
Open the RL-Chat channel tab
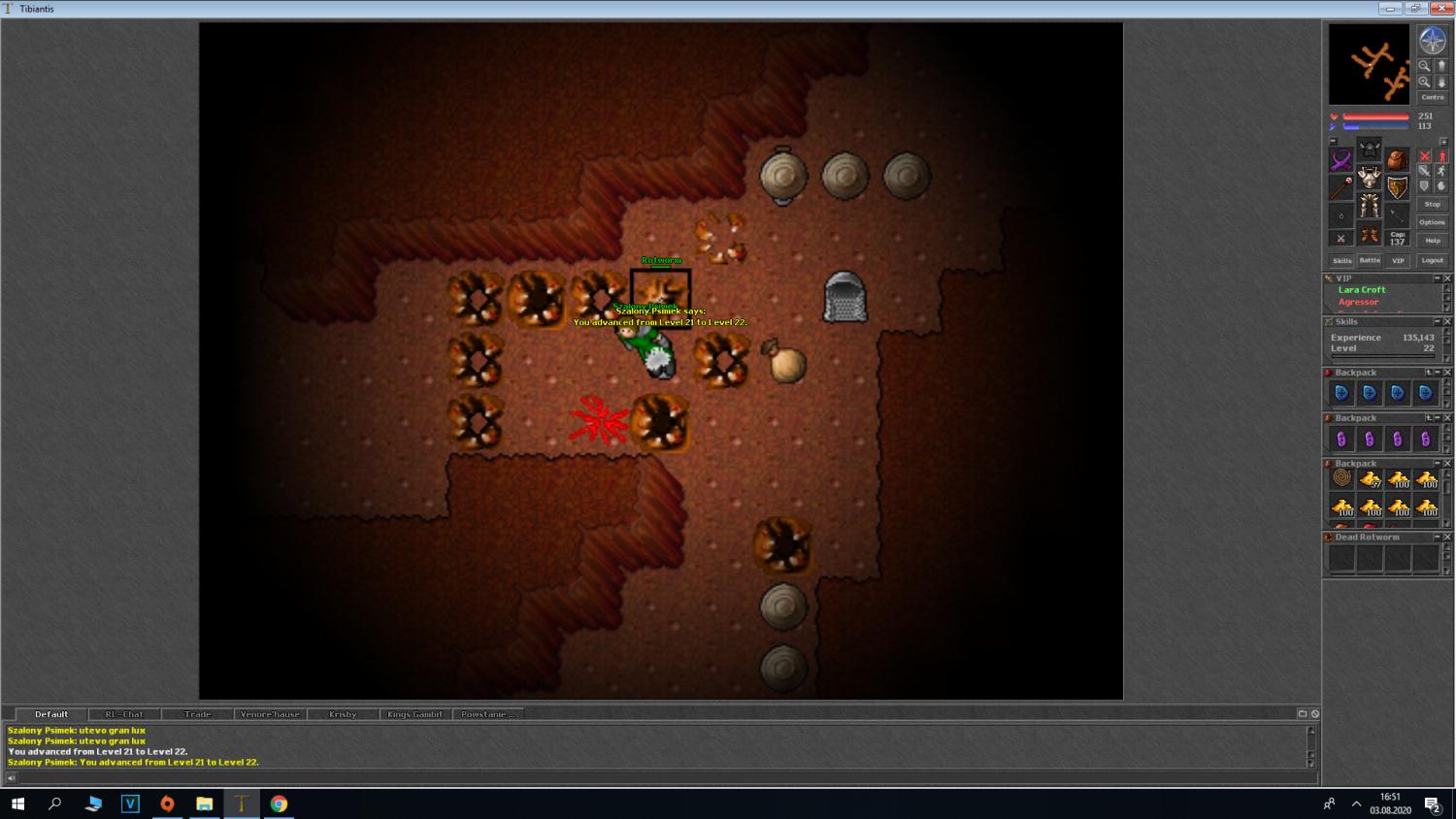point(124,714)
